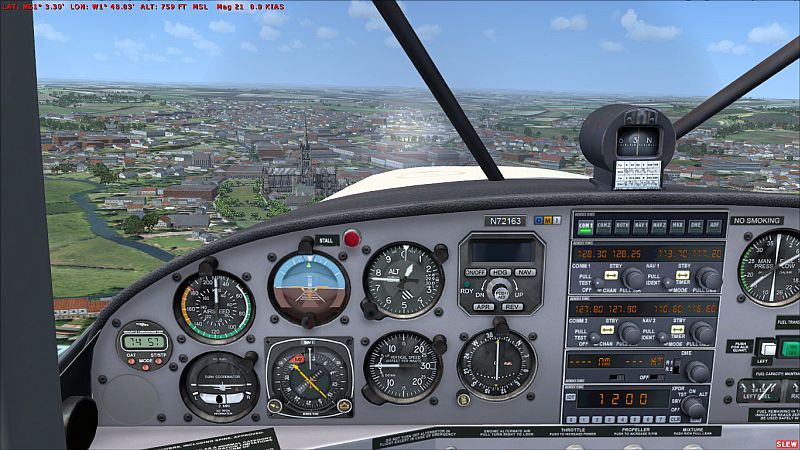The image size is (800, 450).
Task: Select the COM 1 audio panel button
Action: coord(585,226)
